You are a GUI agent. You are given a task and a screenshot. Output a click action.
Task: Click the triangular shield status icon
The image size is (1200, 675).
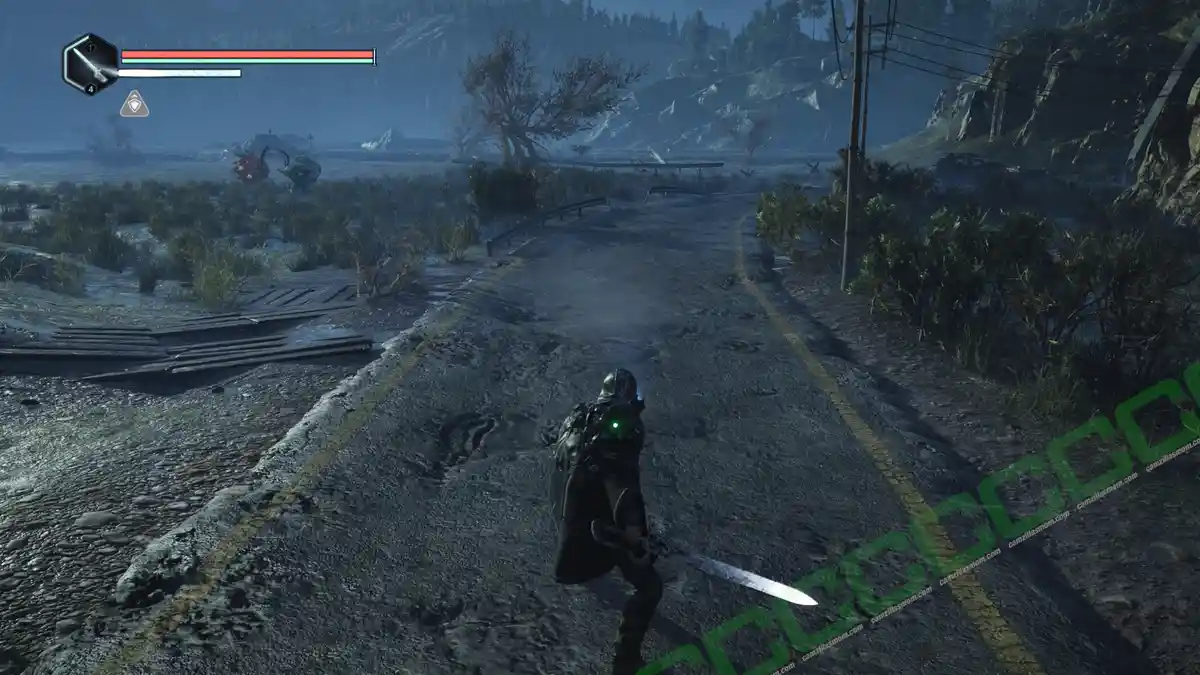pos(134,104)
